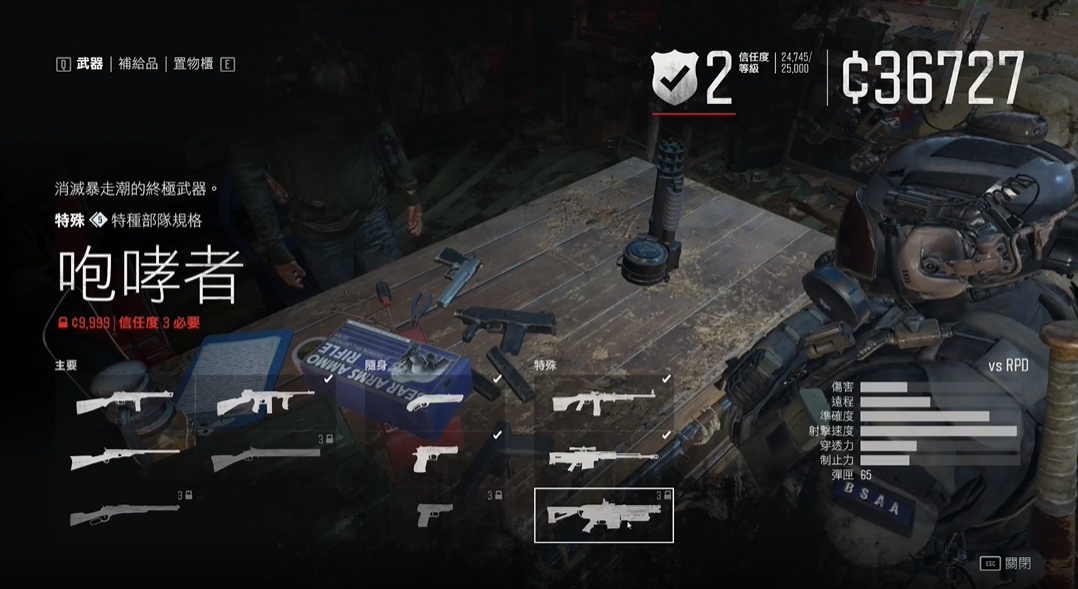Select the locked long-barrel primary rifle
Image resolution: width=1078 pixels, height=589 pixels.
point(266,458)
